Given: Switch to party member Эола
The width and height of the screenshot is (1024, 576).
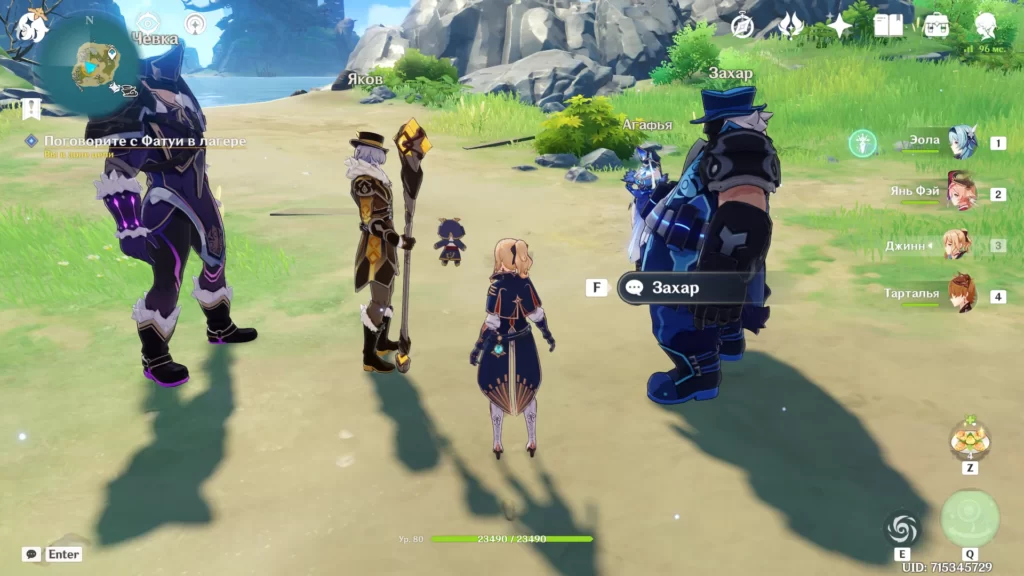Looking at the screenshot, I should [961, 142].
